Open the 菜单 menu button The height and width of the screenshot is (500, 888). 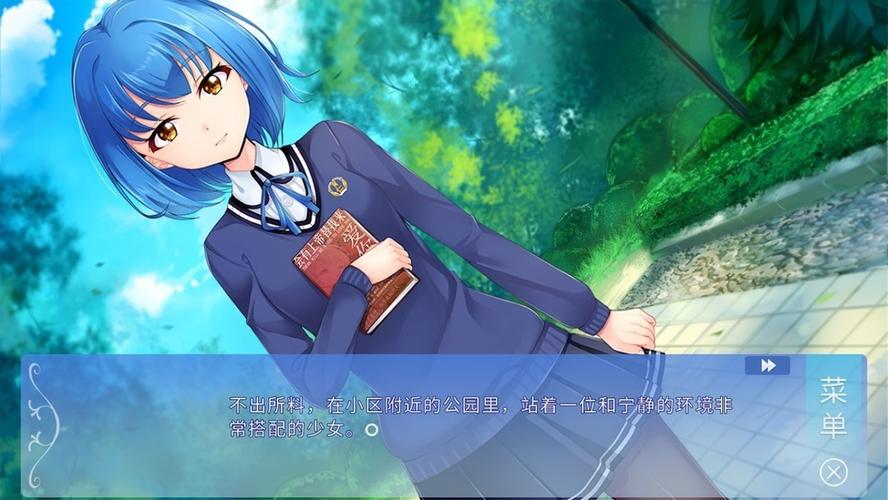click(x=833, y=407)
